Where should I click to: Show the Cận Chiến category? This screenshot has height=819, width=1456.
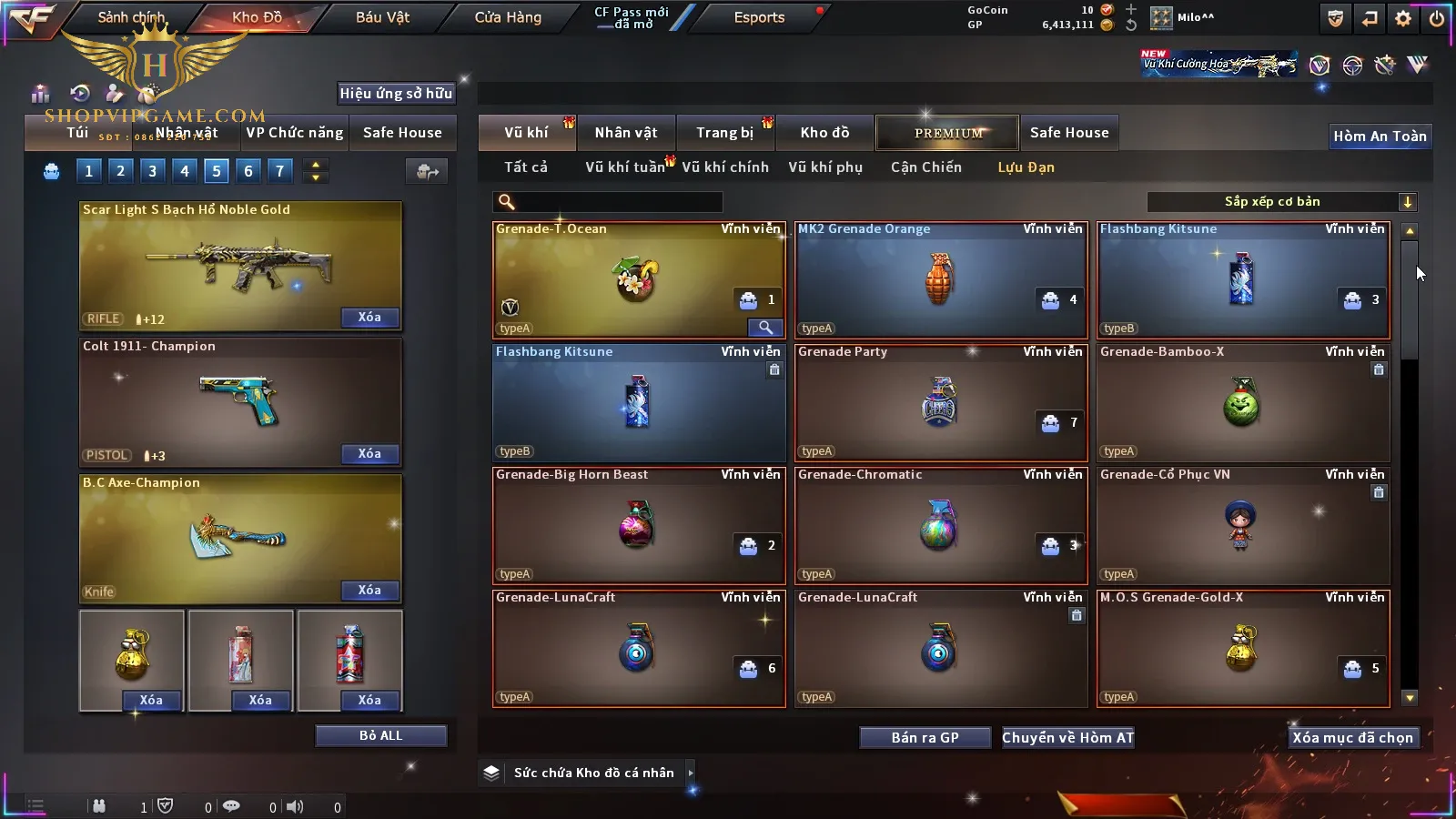tap(925, 167)
